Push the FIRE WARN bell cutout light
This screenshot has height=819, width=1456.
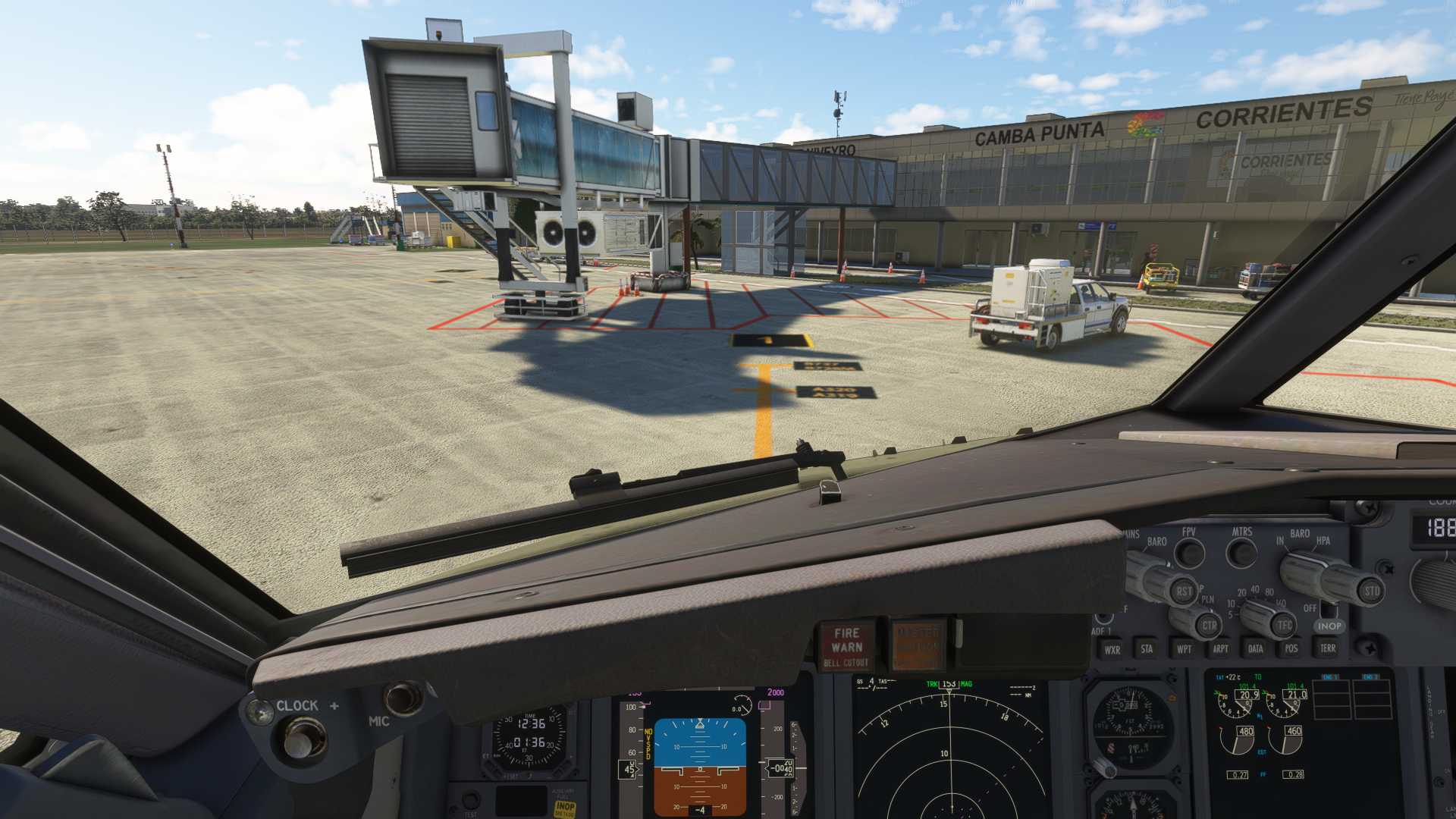pos(846,645)
